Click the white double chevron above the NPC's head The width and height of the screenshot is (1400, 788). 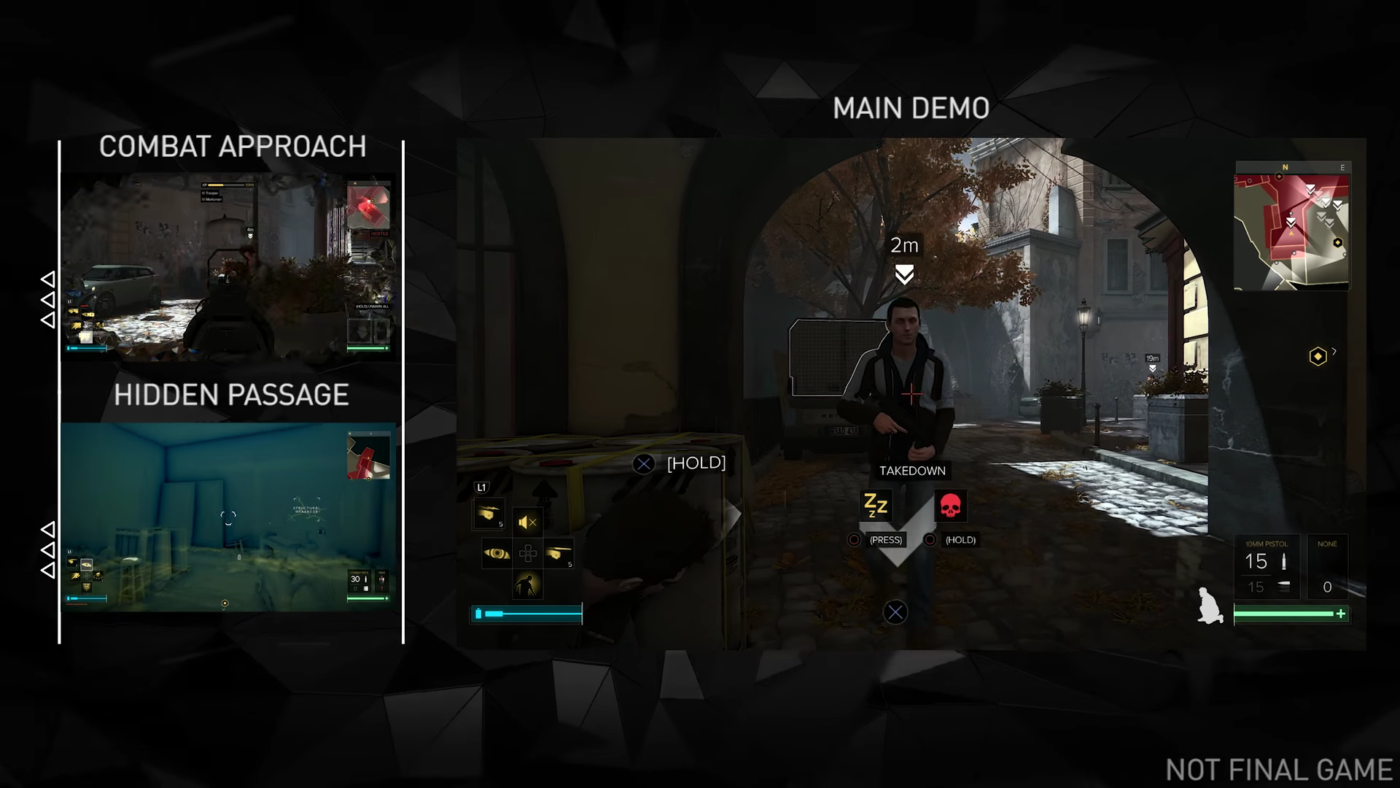pos(904,272)
